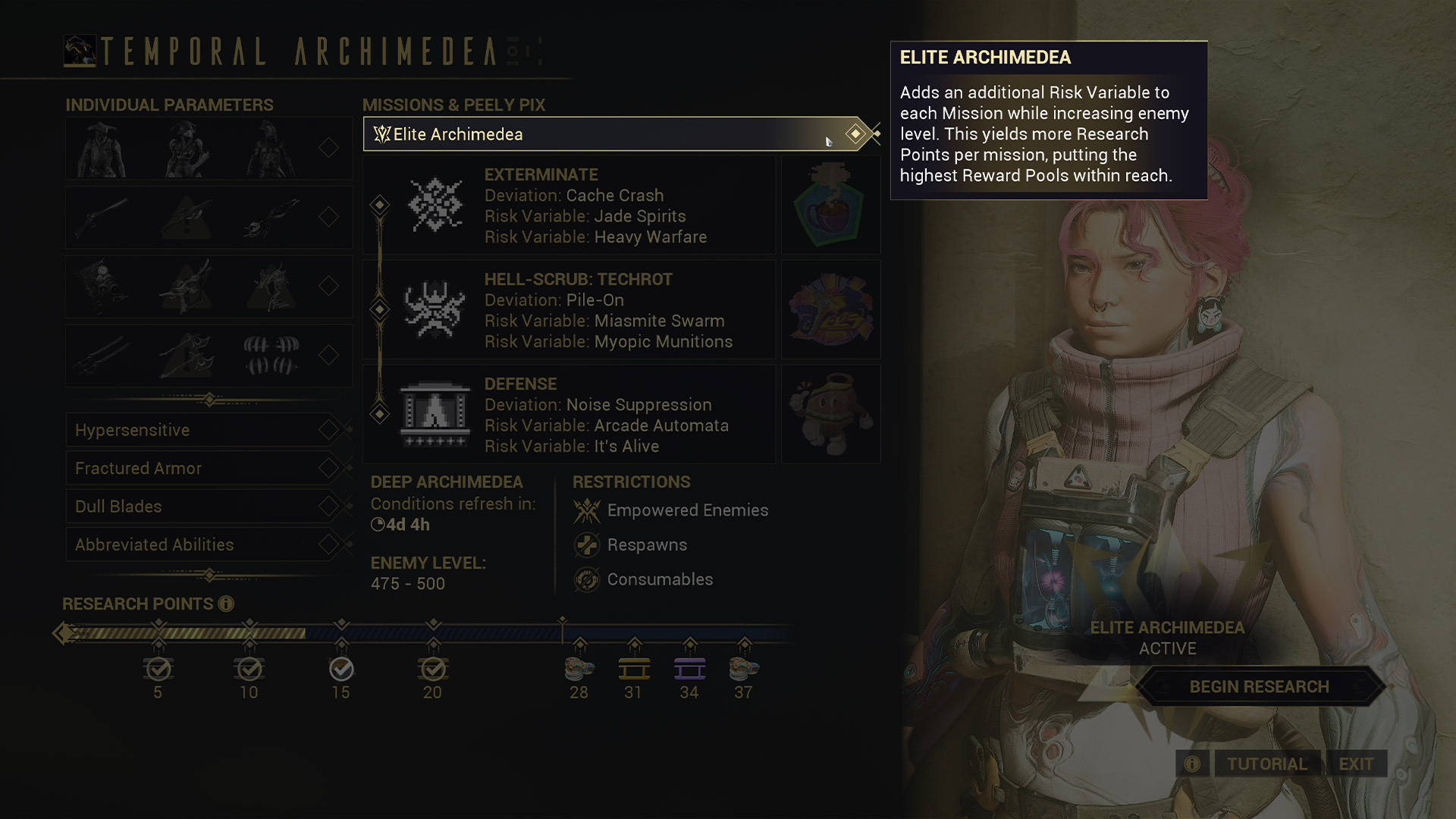Select the Exterminate Peely Pix sticker

tap(830, 206)
